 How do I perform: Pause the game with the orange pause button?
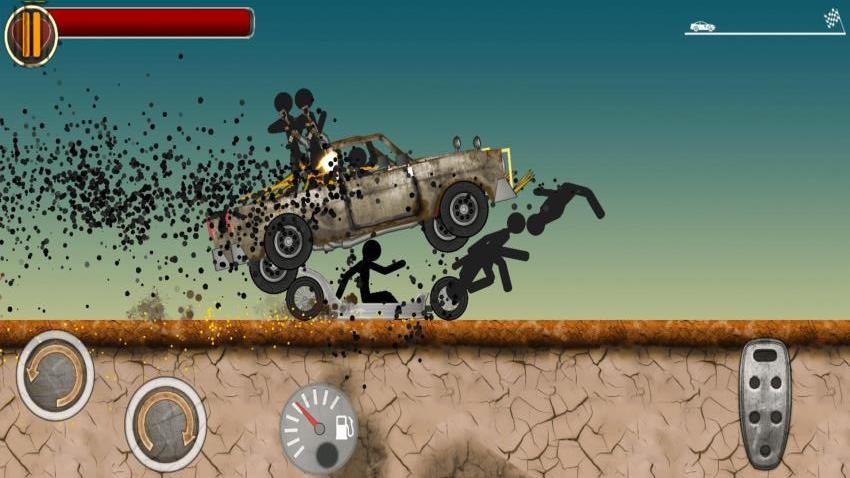pos(31,35)
